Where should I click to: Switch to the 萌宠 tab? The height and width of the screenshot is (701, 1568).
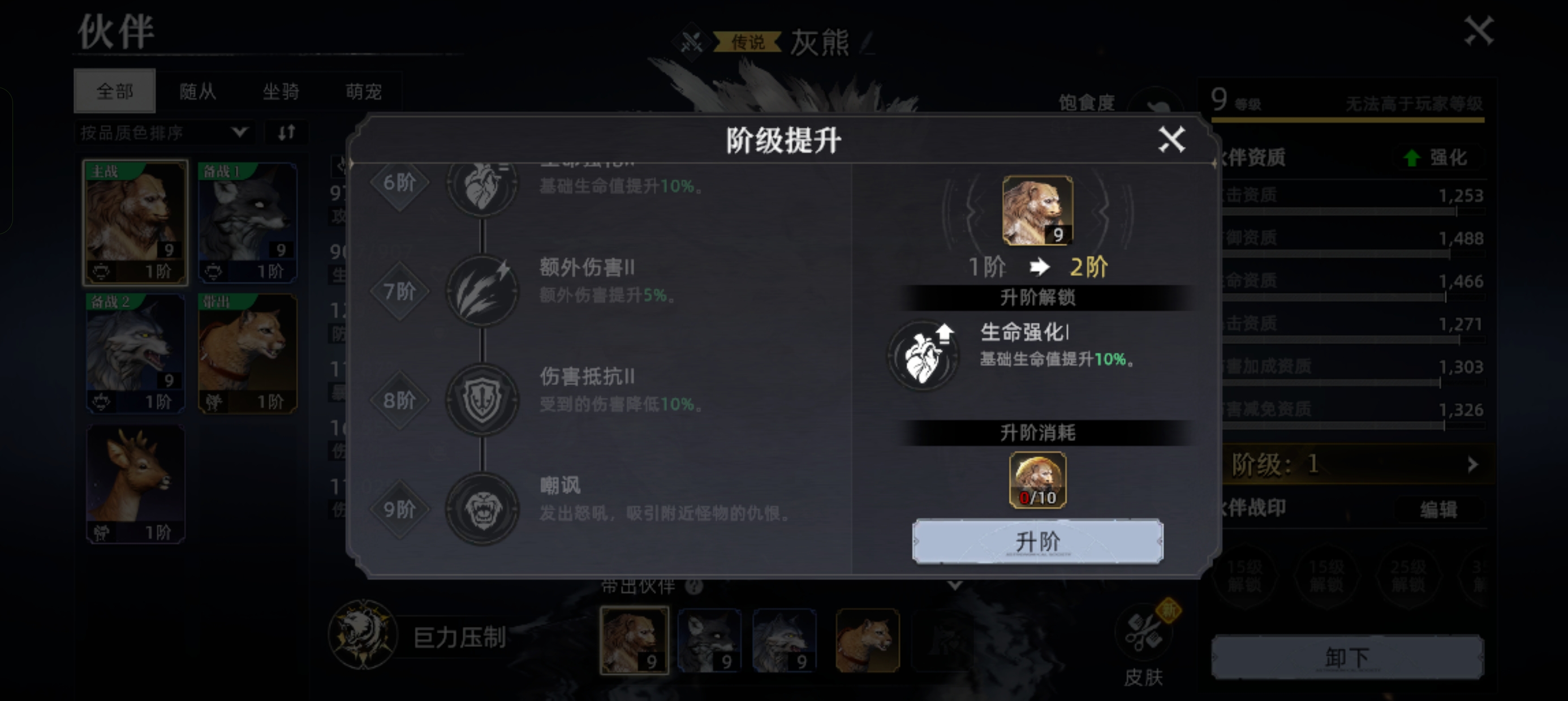tap(364, 91)
